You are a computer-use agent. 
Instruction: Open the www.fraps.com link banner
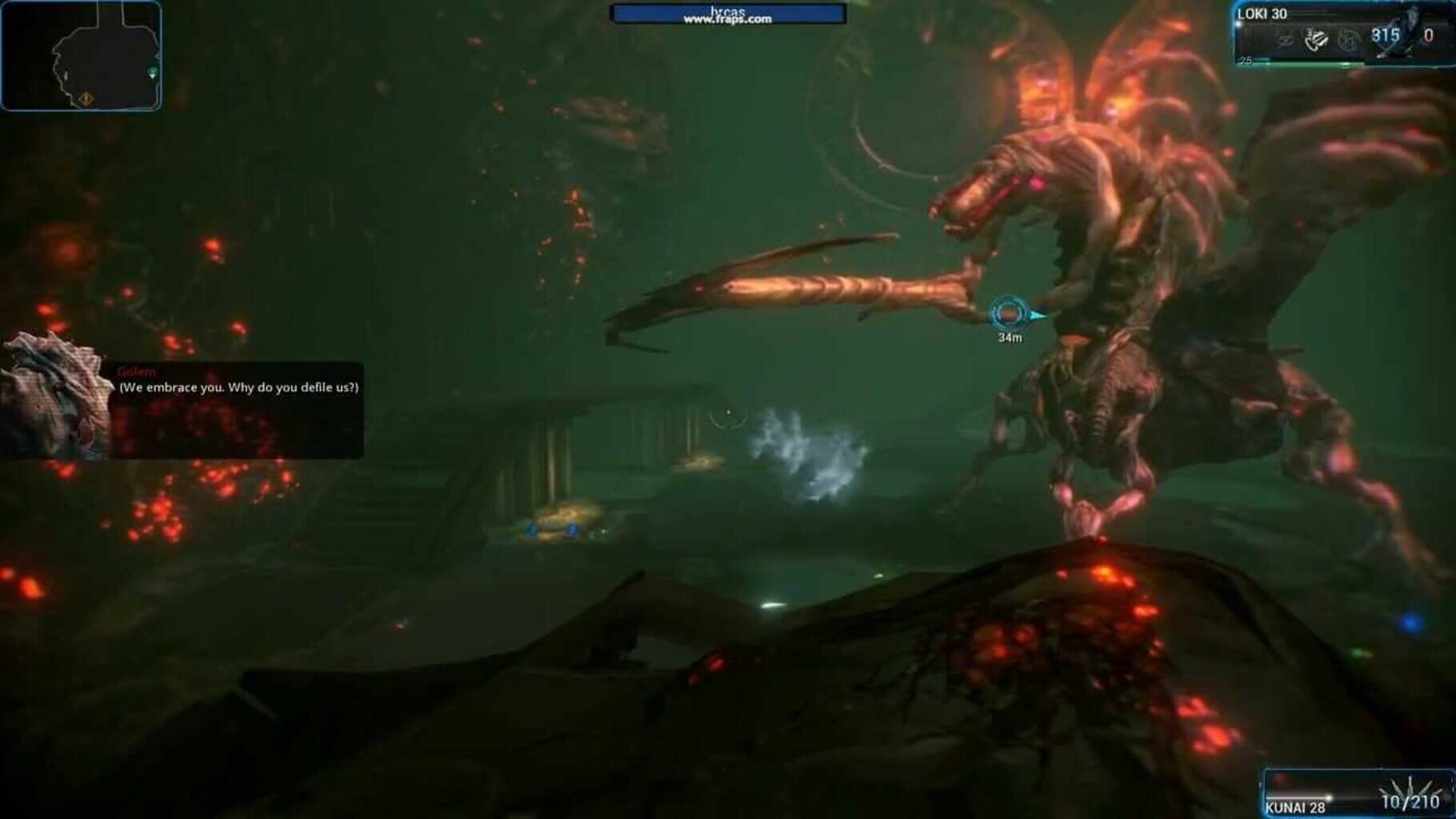[x=726, y=14]
